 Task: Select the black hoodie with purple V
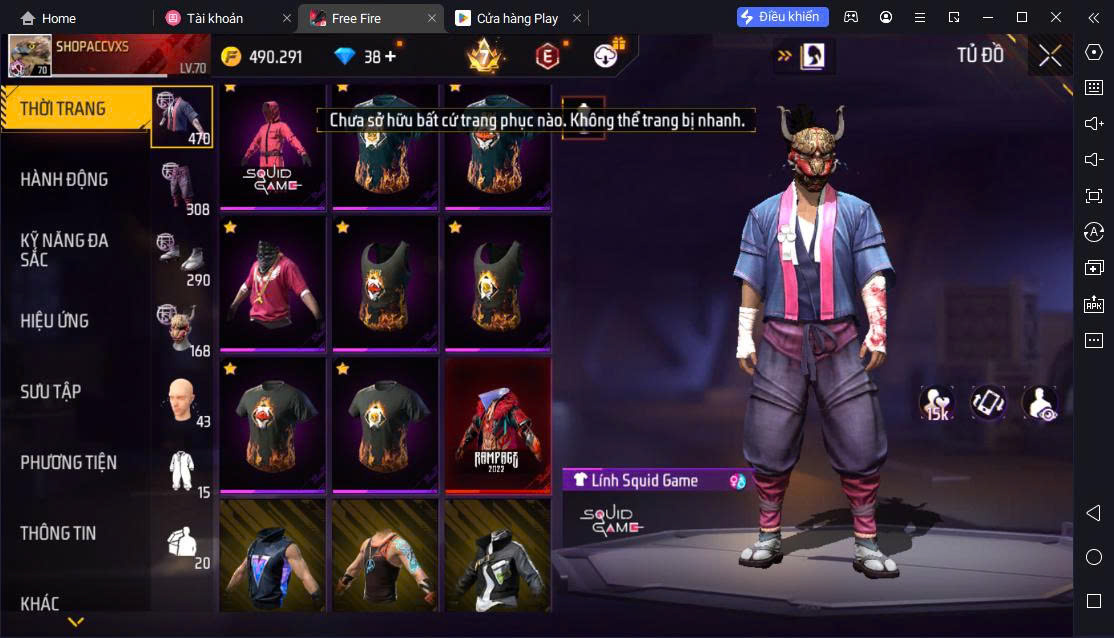(273, 556)
